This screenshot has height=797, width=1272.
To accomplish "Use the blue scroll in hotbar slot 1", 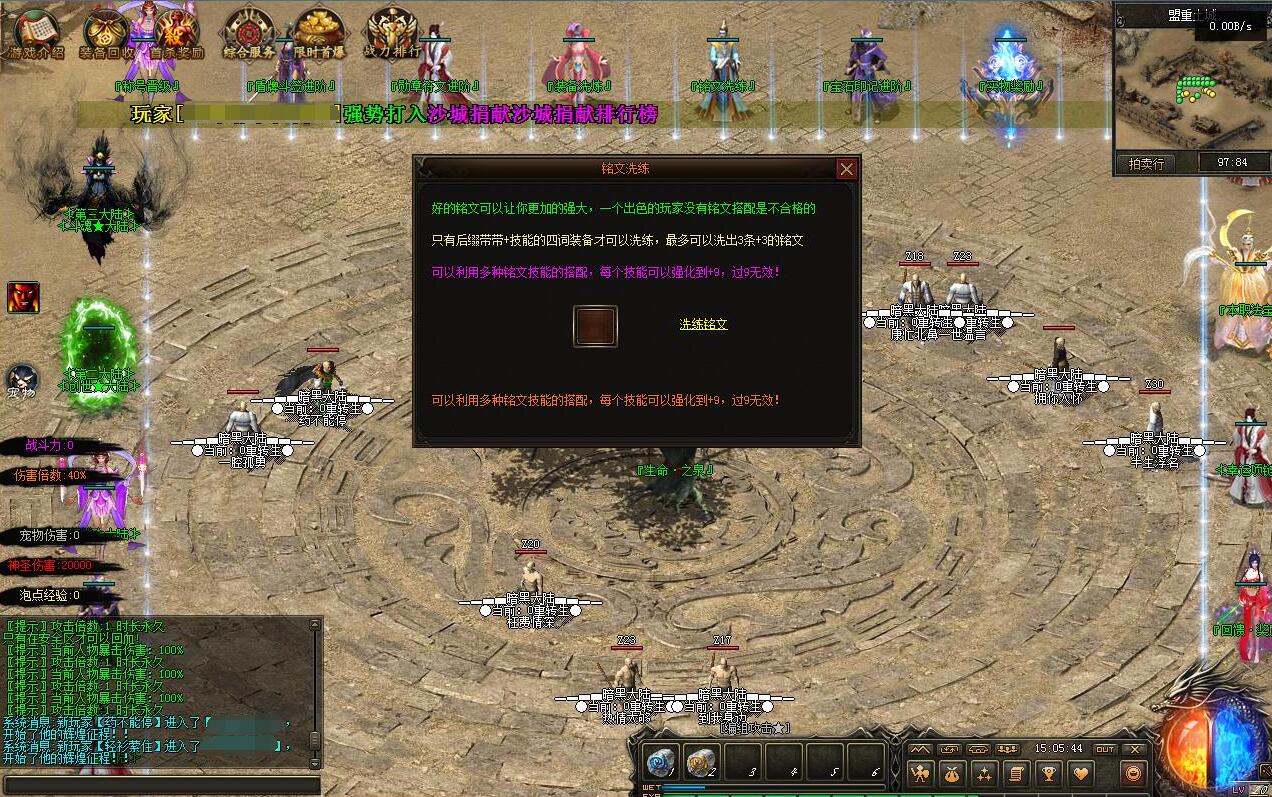I will click(x=662, y=762).
